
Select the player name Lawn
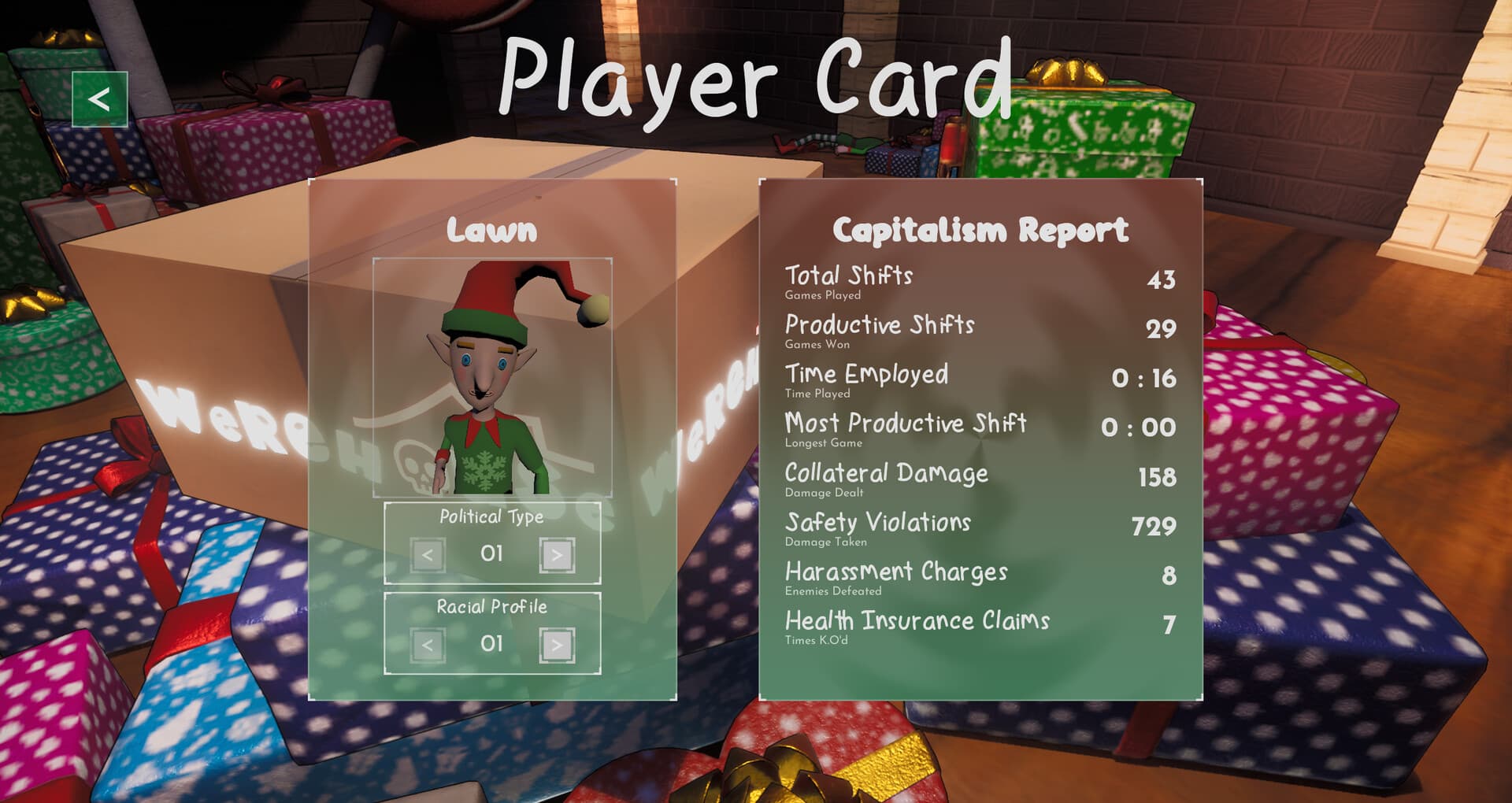pyautogui.click(x=492, y=231)
